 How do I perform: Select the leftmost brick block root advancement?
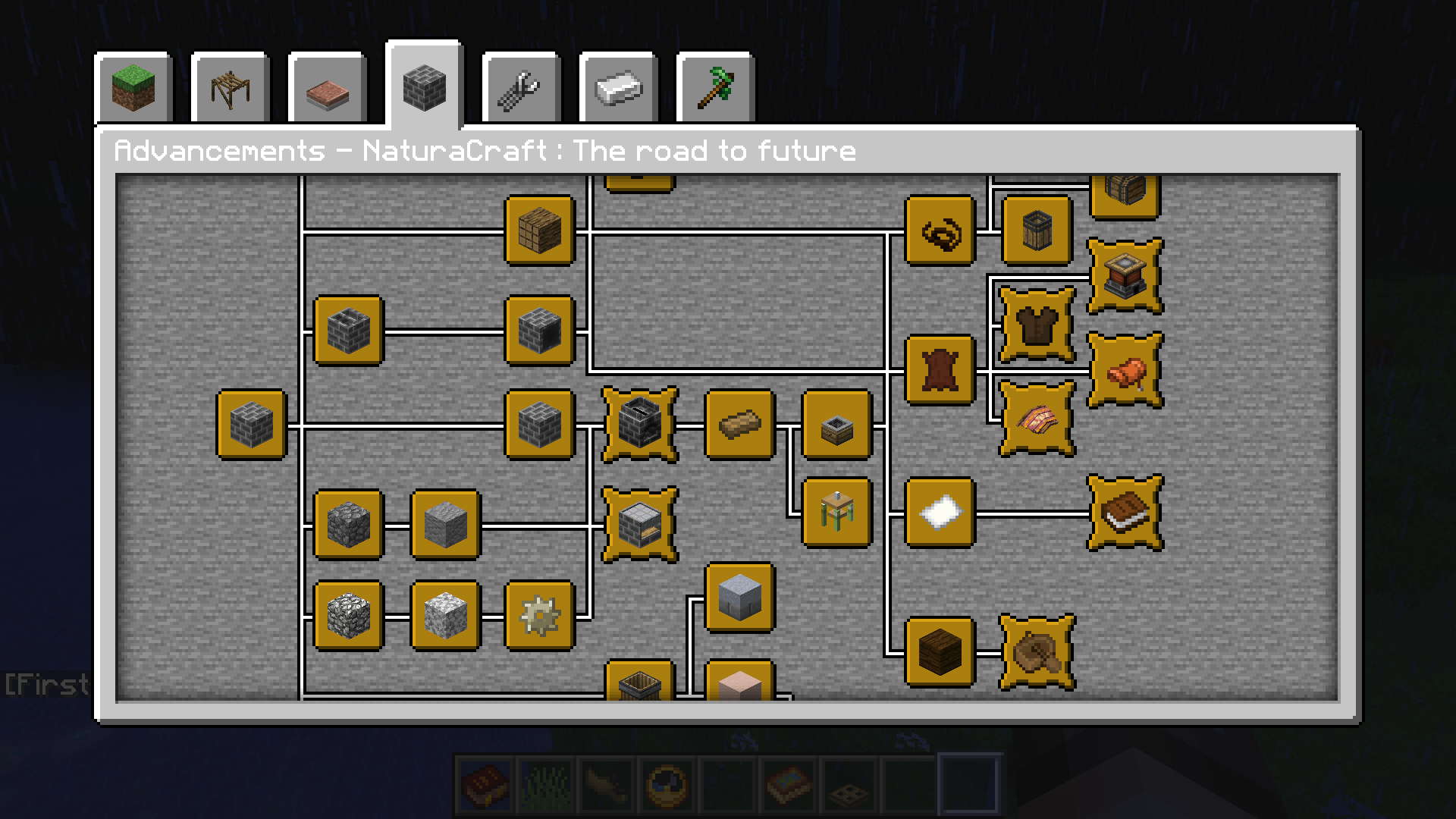[251, 425]
